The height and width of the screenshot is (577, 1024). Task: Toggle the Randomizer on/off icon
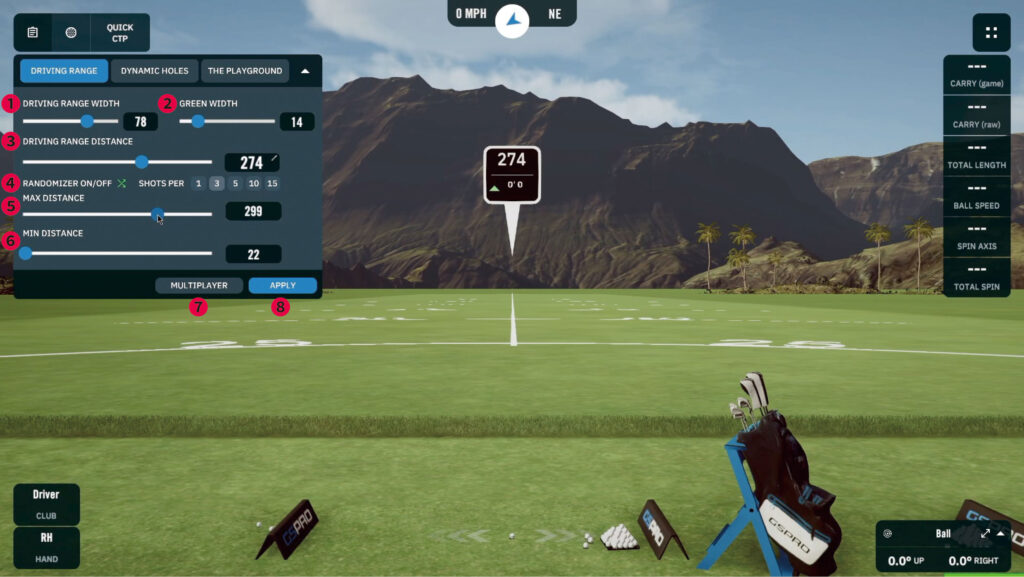coord(122,184)
